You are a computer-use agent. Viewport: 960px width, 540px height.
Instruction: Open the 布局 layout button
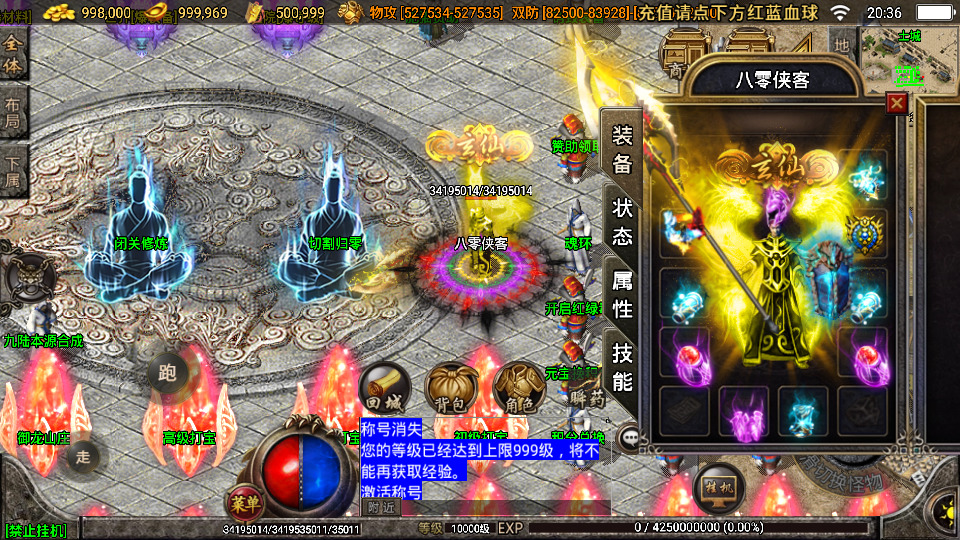[x=13, y=113]
